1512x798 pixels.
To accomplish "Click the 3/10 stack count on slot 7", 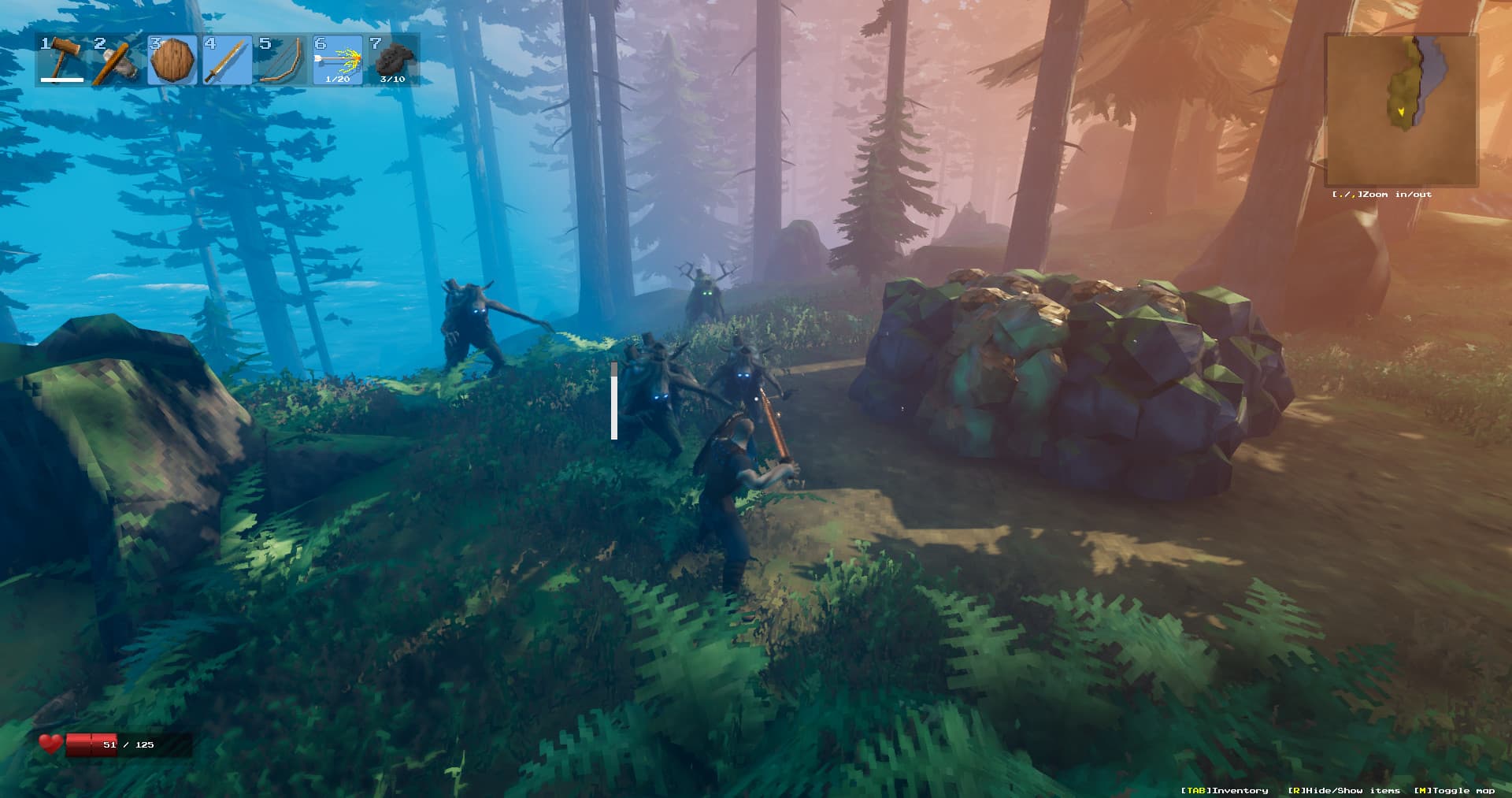I will click(x=391, y=80).
